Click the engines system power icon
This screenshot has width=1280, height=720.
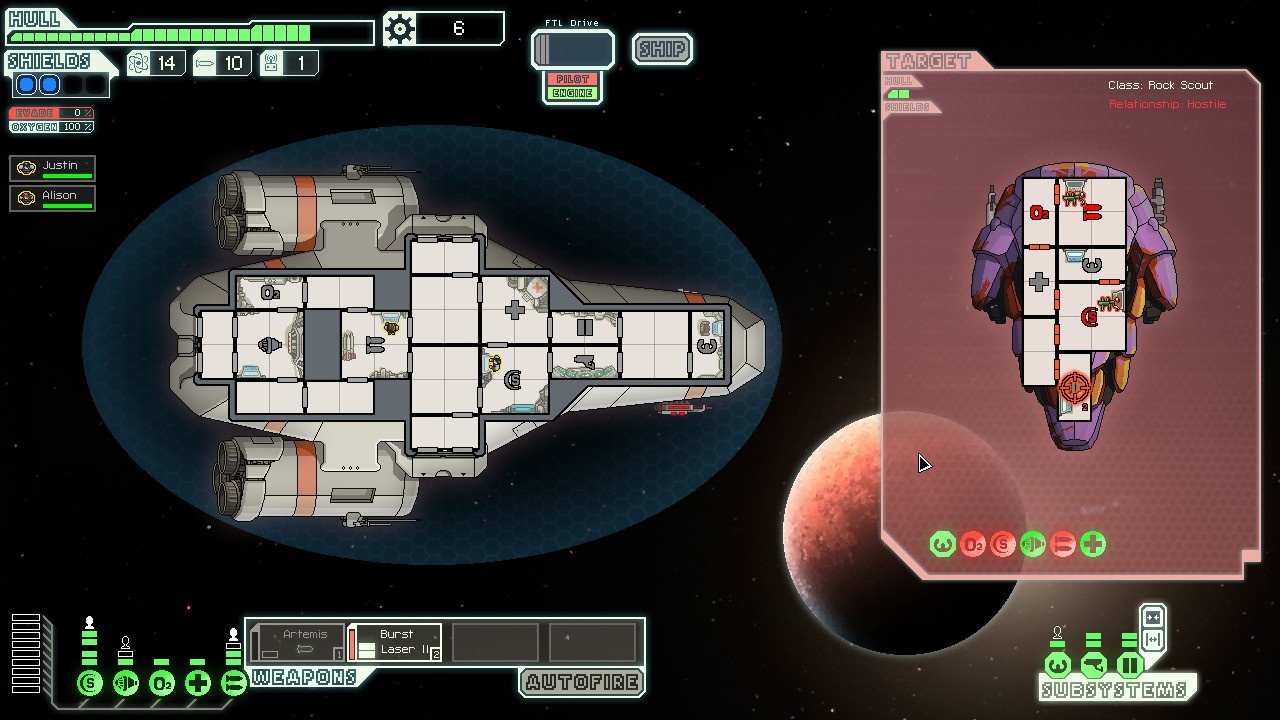126,684
